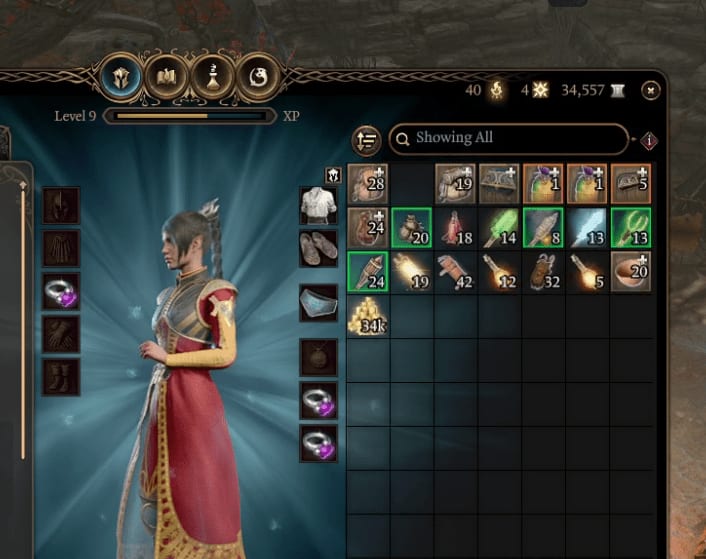706x559 pixels.
Task: Select the equipped shoes slot
Action: pyautogui.click(x=318, y=249)
